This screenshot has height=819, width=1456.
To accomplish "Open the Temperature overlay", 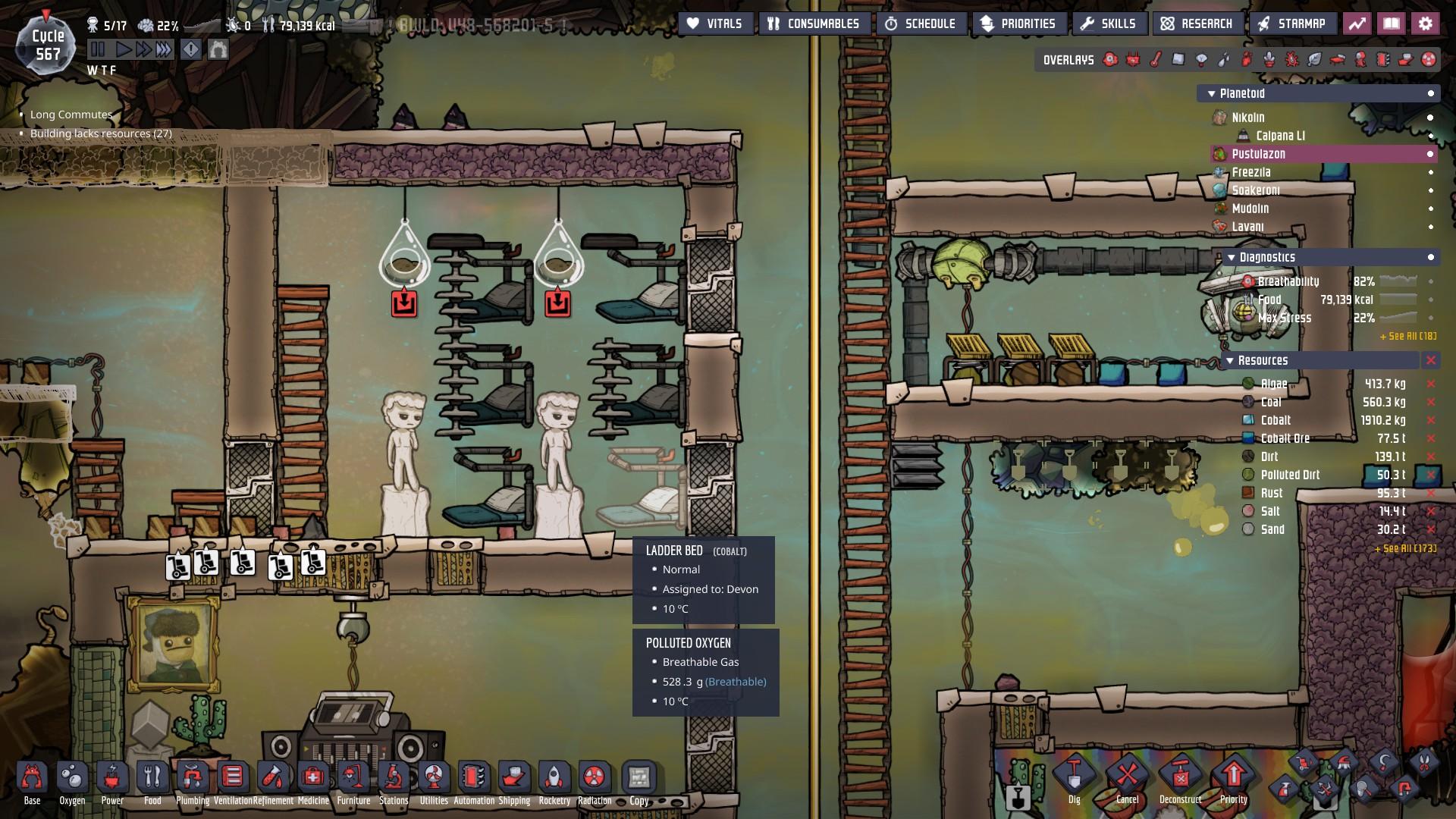I will click(1155, 59).
